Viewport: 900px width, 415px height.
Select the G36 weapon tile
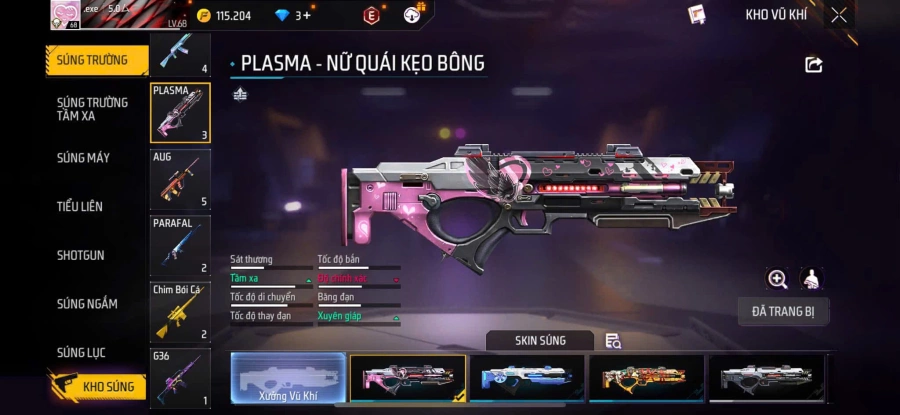pyautogui.click(x=180, y=377)
